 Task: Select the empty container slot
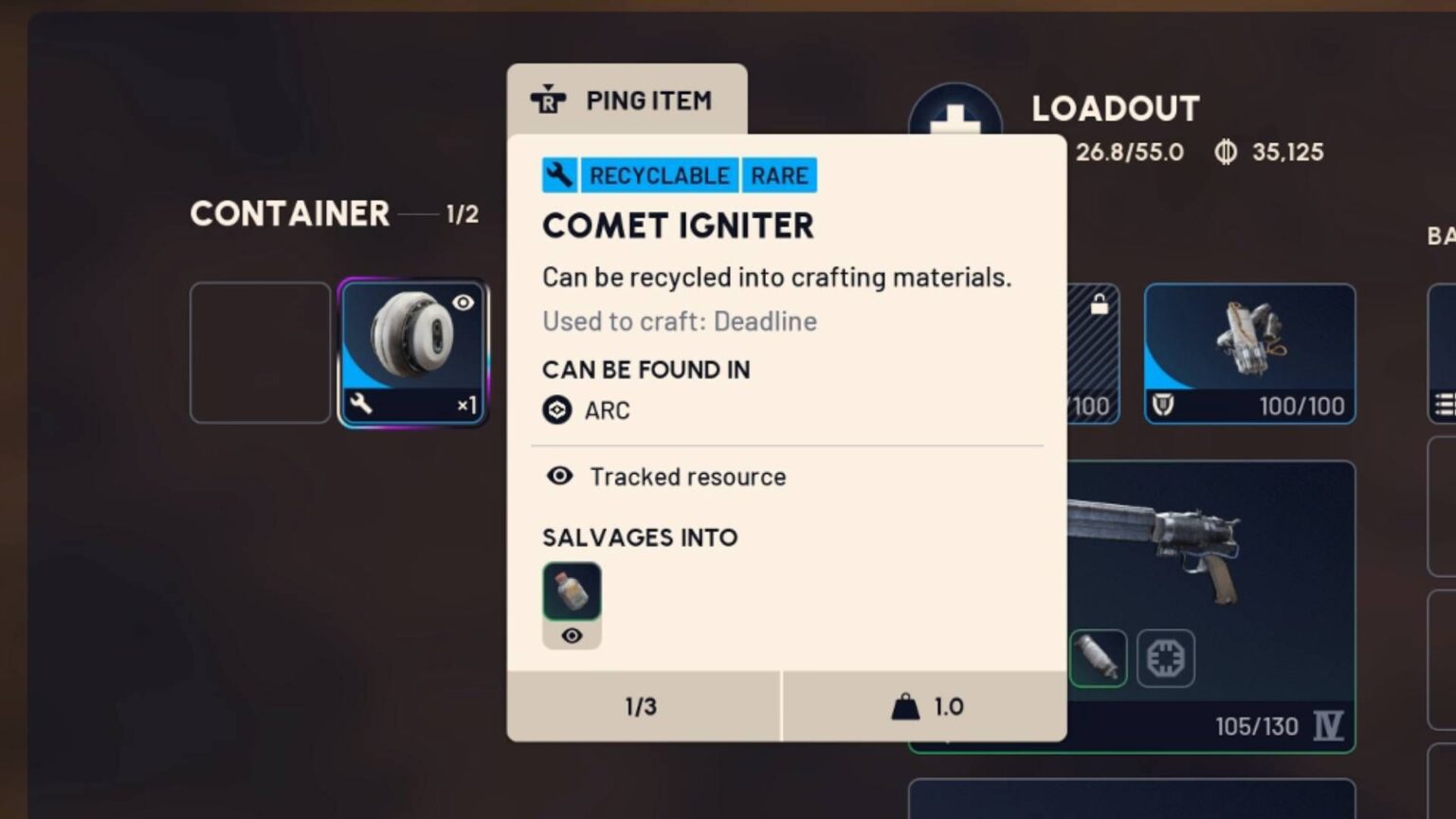point(260,352)
